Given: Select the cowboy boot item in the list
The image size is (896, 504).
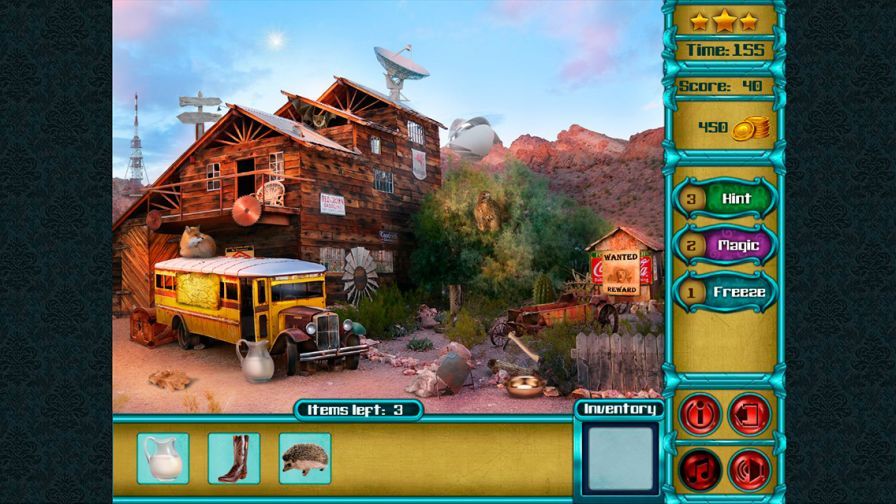Looking at the screenshot, I should click(x=233, y=458).
